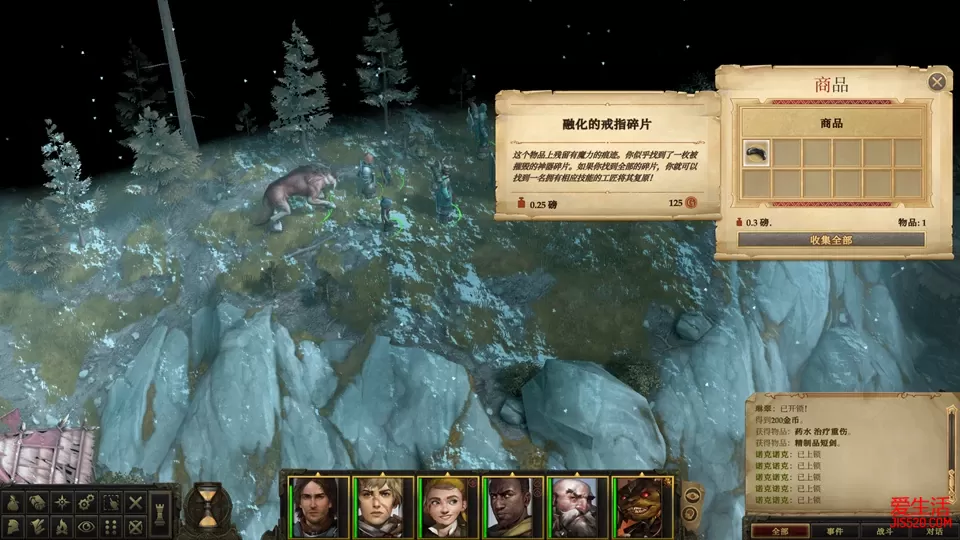Image resolution: width=960 pixels, height=540 pixels.
Task: Open the six-dot formation icon
Action: (112, 526)
